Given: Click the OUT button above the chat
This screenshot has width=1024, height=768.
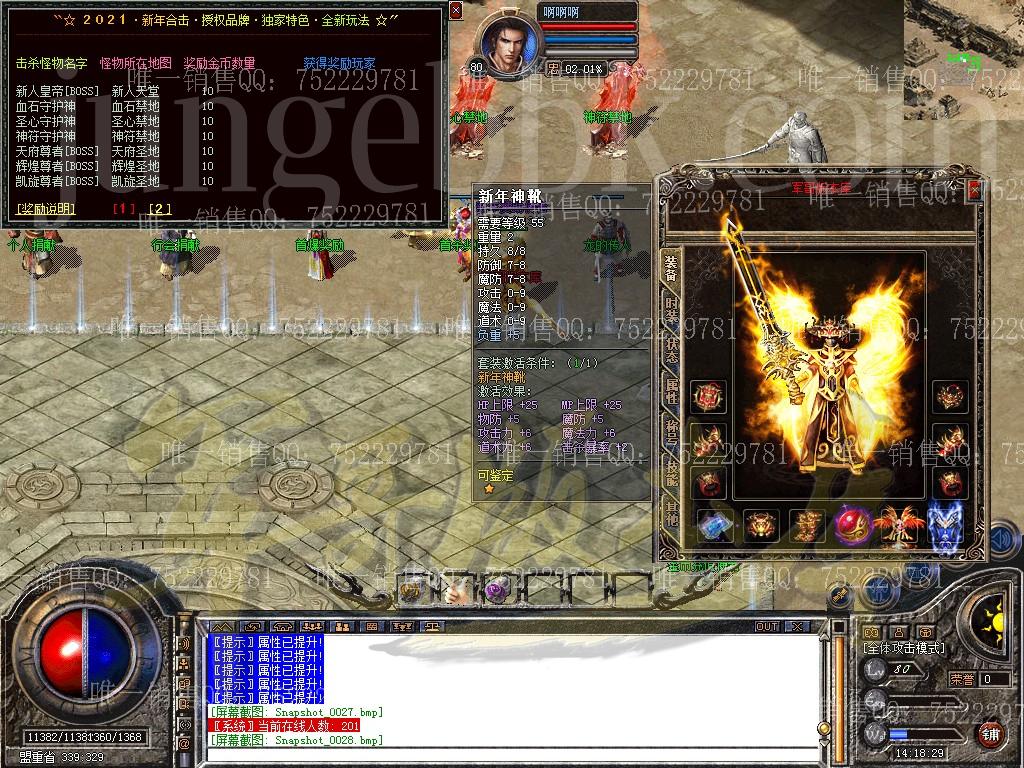Looking at the screenshot, I should pyautogui.click(x=767, y=626).
